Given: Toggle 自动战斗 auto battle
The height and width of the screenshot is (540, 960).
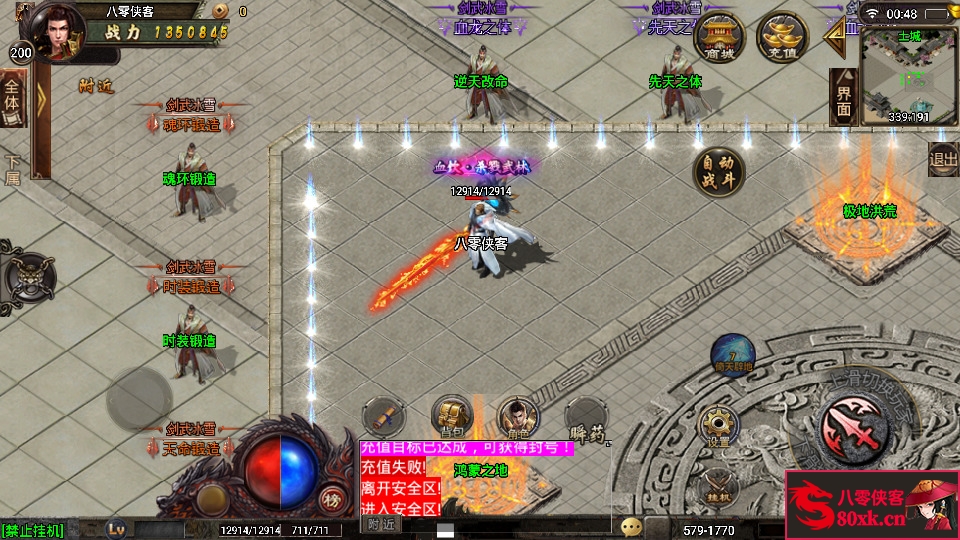Looking at the screenshot, I should (718, 171).
